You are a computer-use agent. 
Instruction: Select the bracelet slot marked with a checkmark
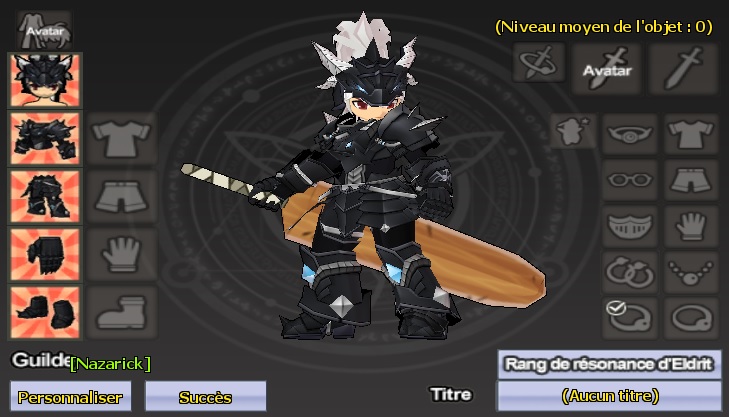630,316
